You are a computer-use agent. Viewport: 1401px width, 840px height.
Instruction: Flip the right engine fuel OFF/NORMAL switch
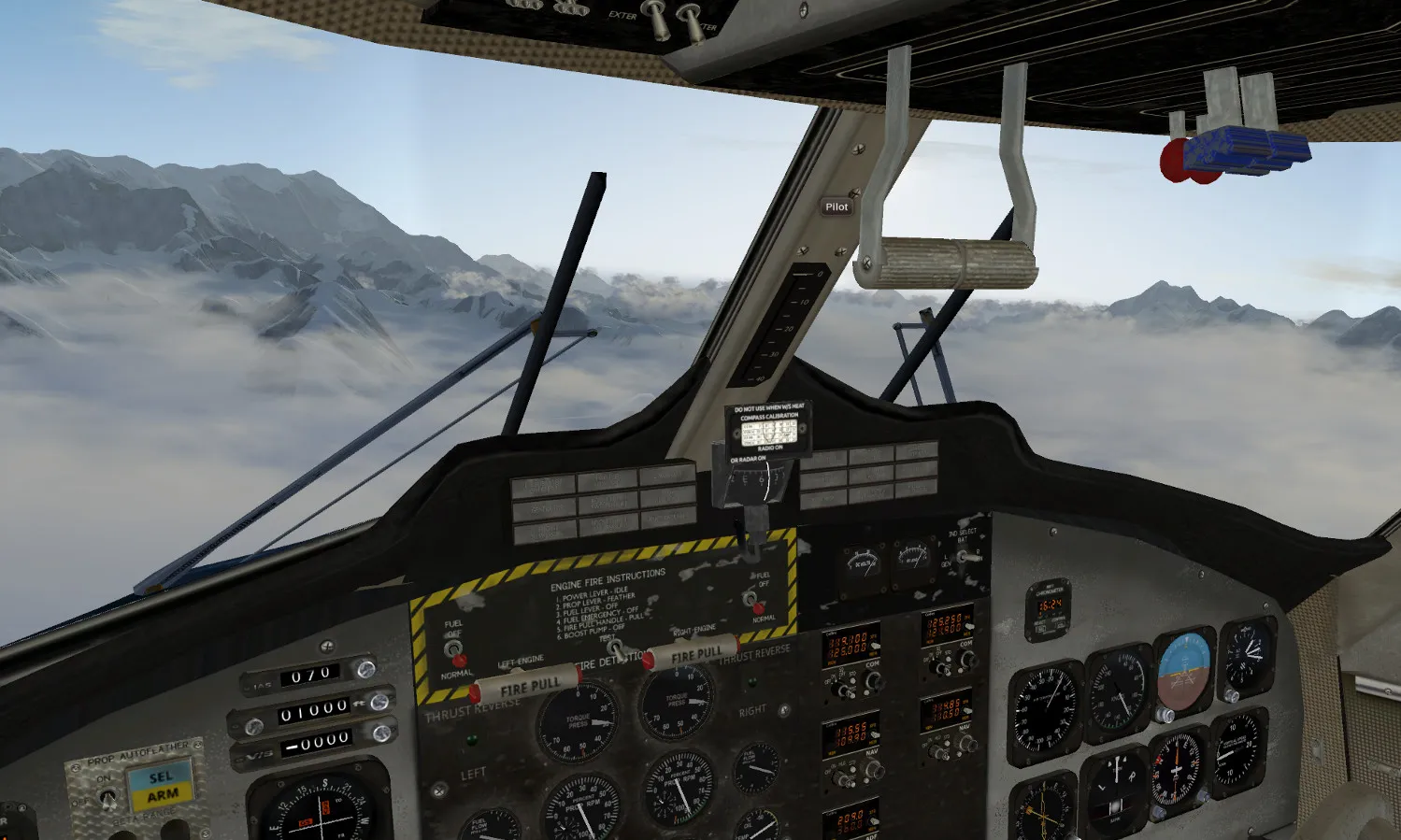[749, 599]
